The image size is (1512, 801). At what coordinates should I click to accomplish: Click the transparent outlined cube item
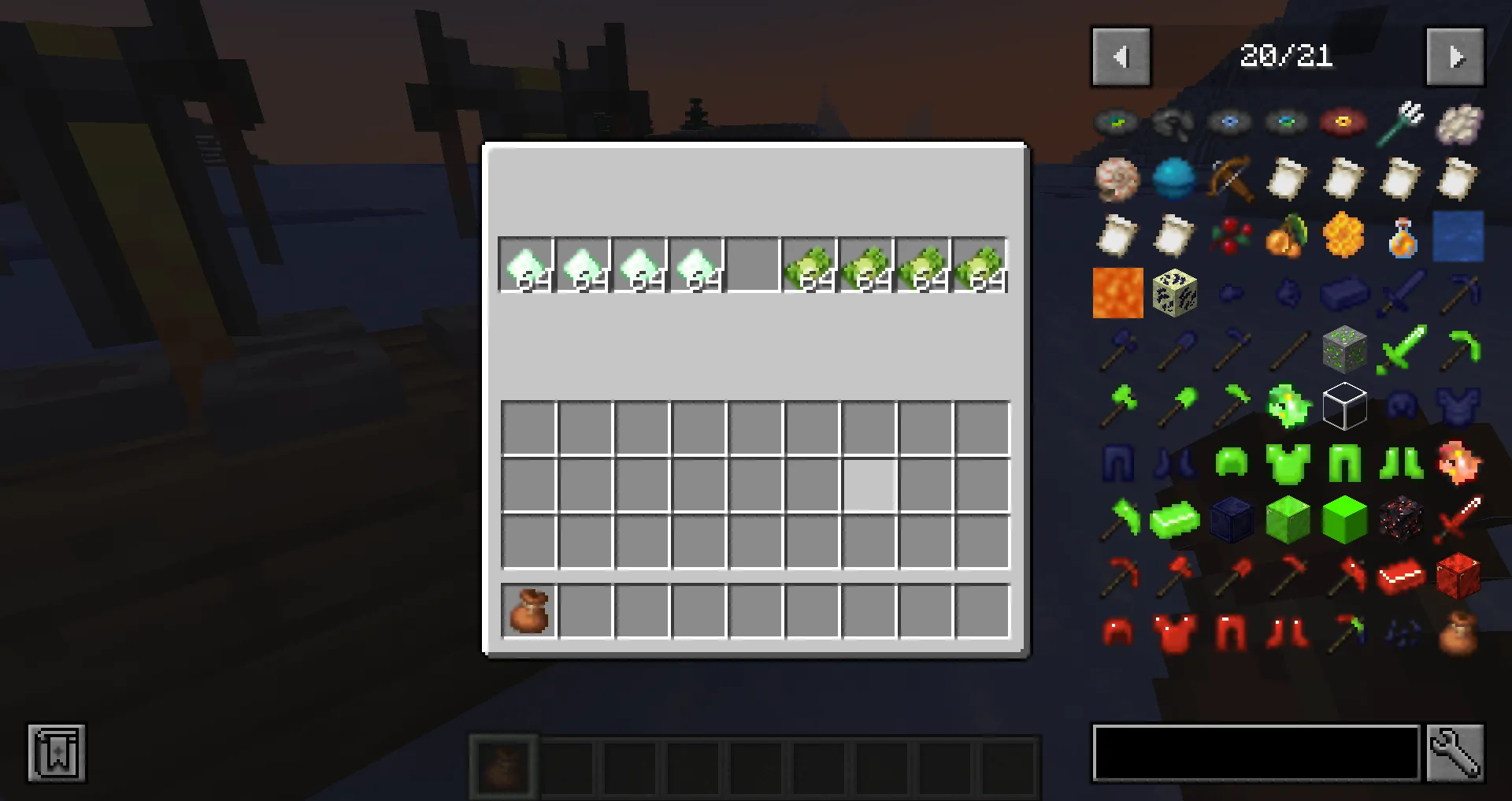[x=1344, y=406]
